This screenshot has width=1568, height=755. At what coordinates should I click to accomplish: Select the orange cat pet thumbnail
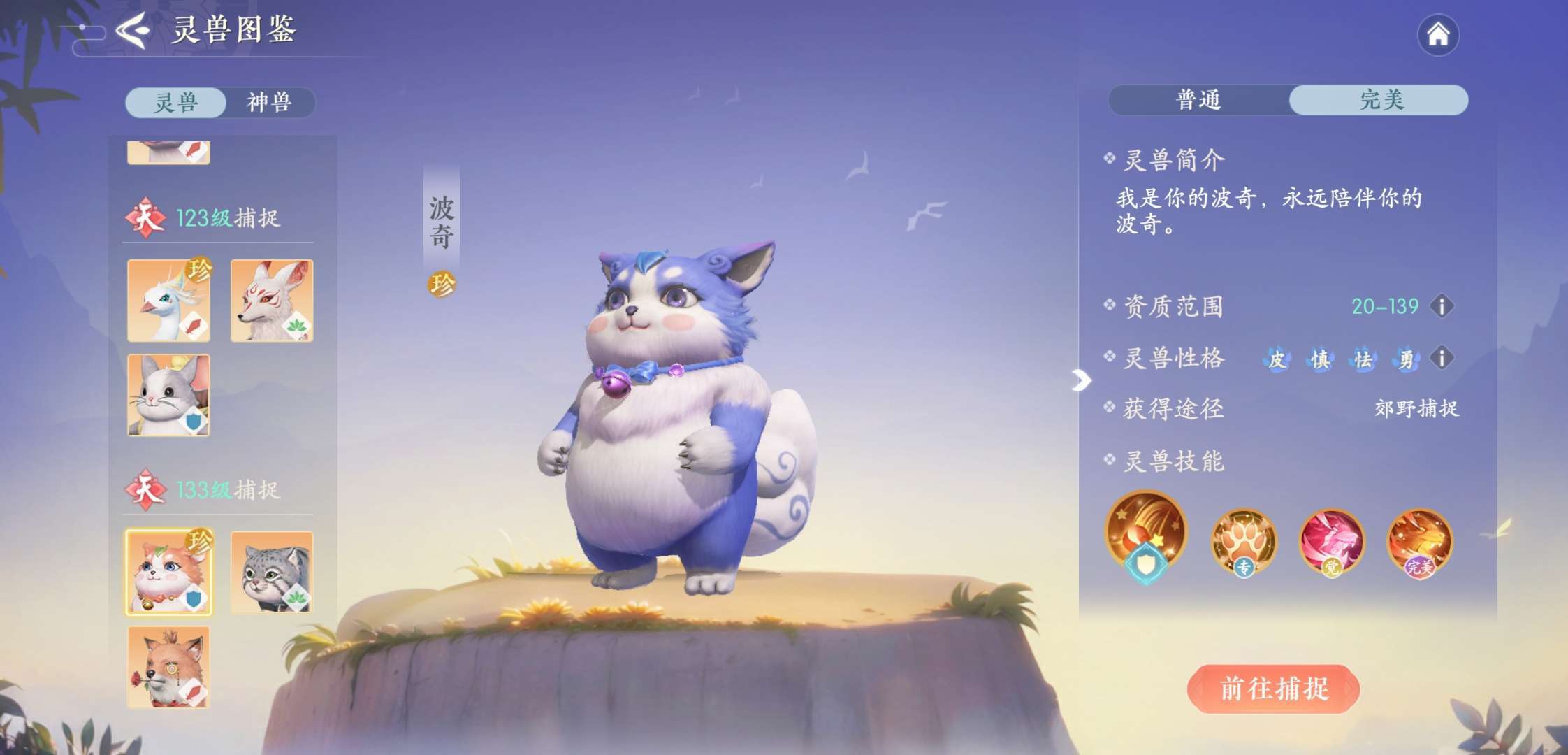coord(168,573)
